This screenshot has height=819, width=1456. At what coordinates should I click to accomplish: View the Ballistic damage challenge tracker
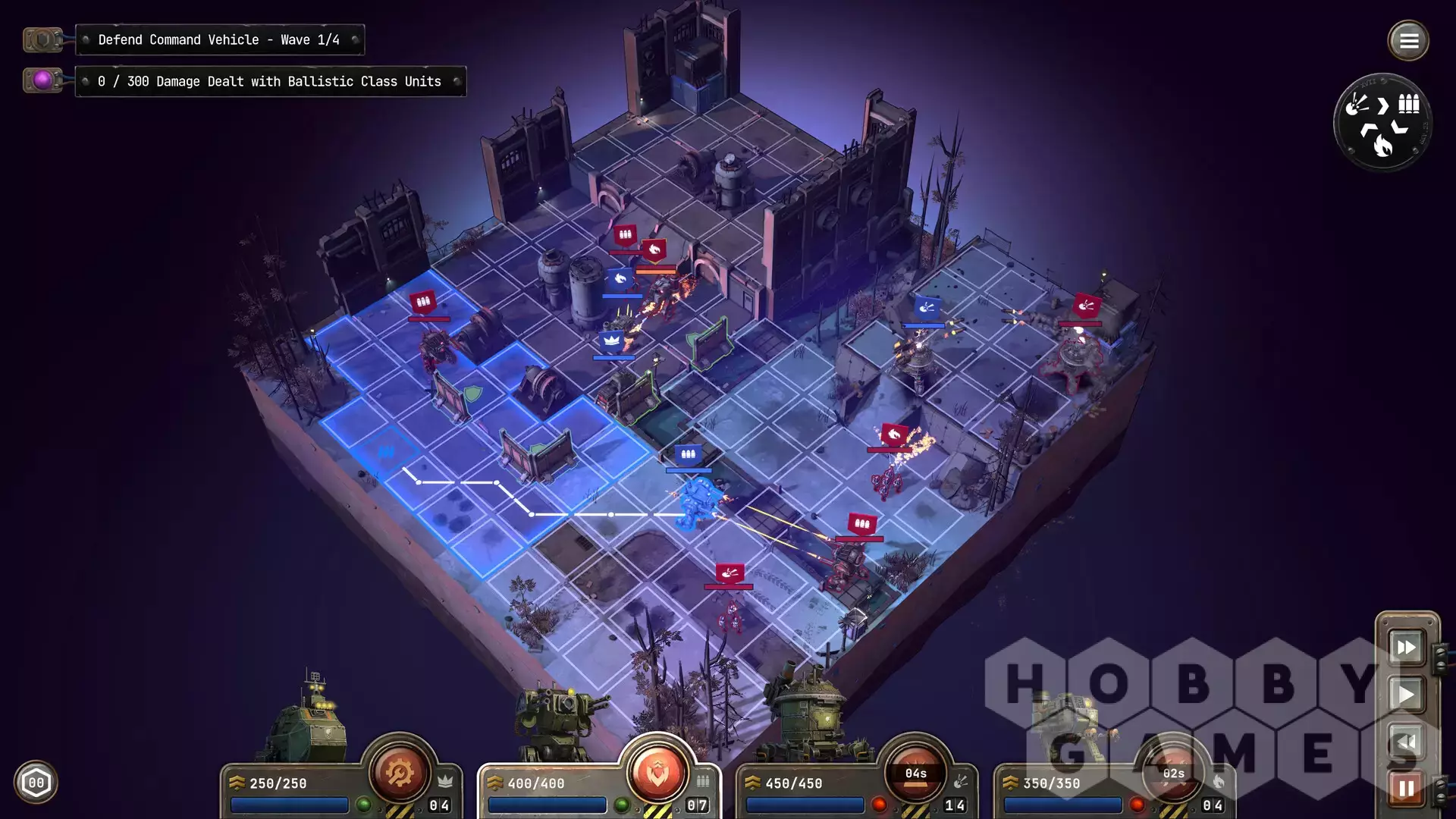[270, 82]
